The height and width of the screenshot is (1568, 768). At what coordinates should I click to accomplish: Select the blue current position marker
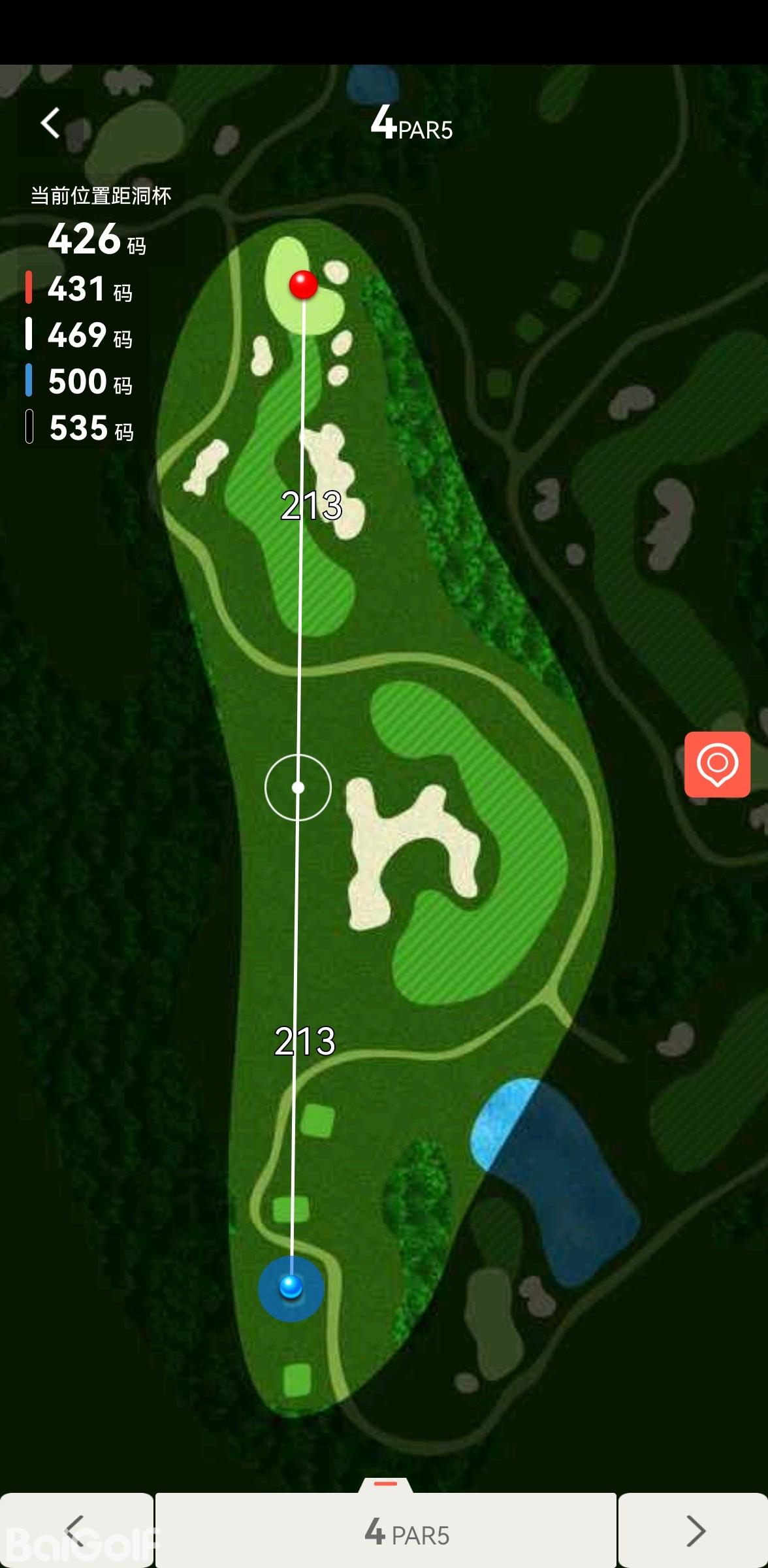coord(291,1287)
